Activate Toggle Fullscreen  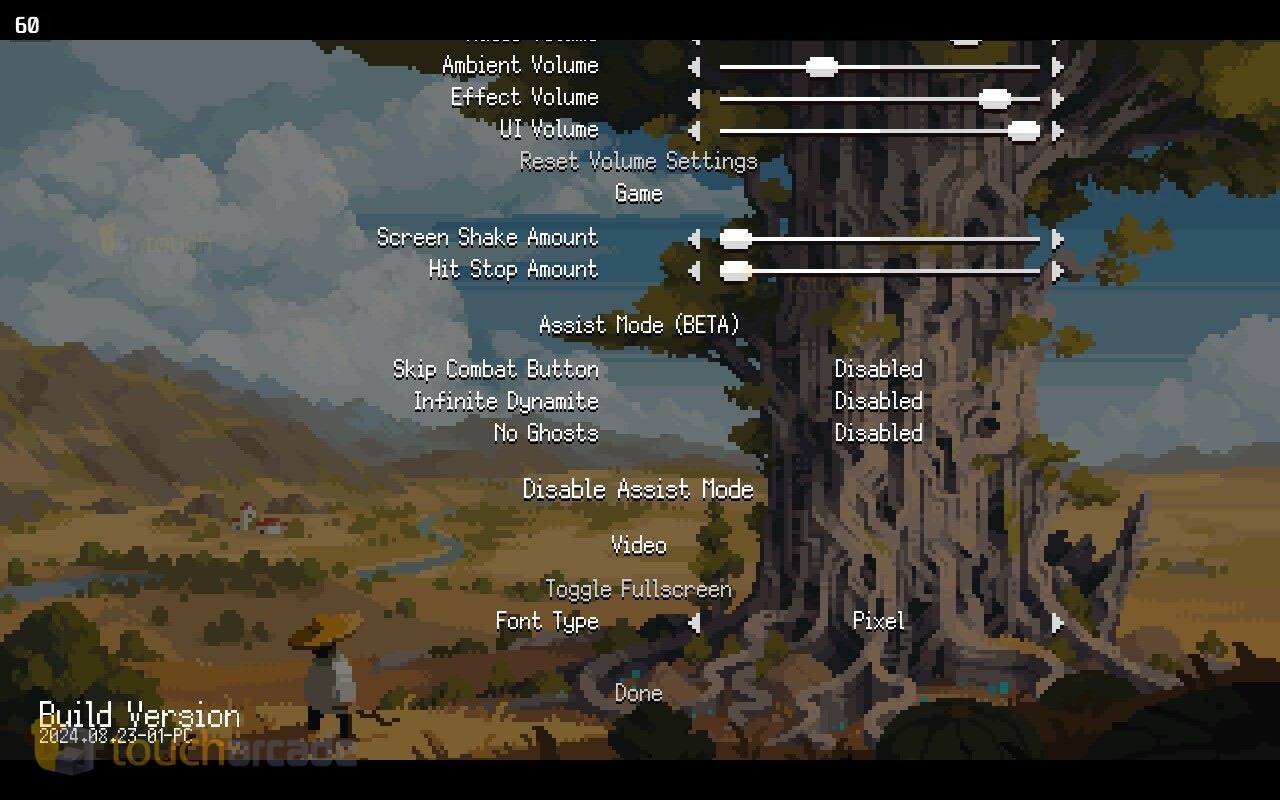click(x=638, y=589)
